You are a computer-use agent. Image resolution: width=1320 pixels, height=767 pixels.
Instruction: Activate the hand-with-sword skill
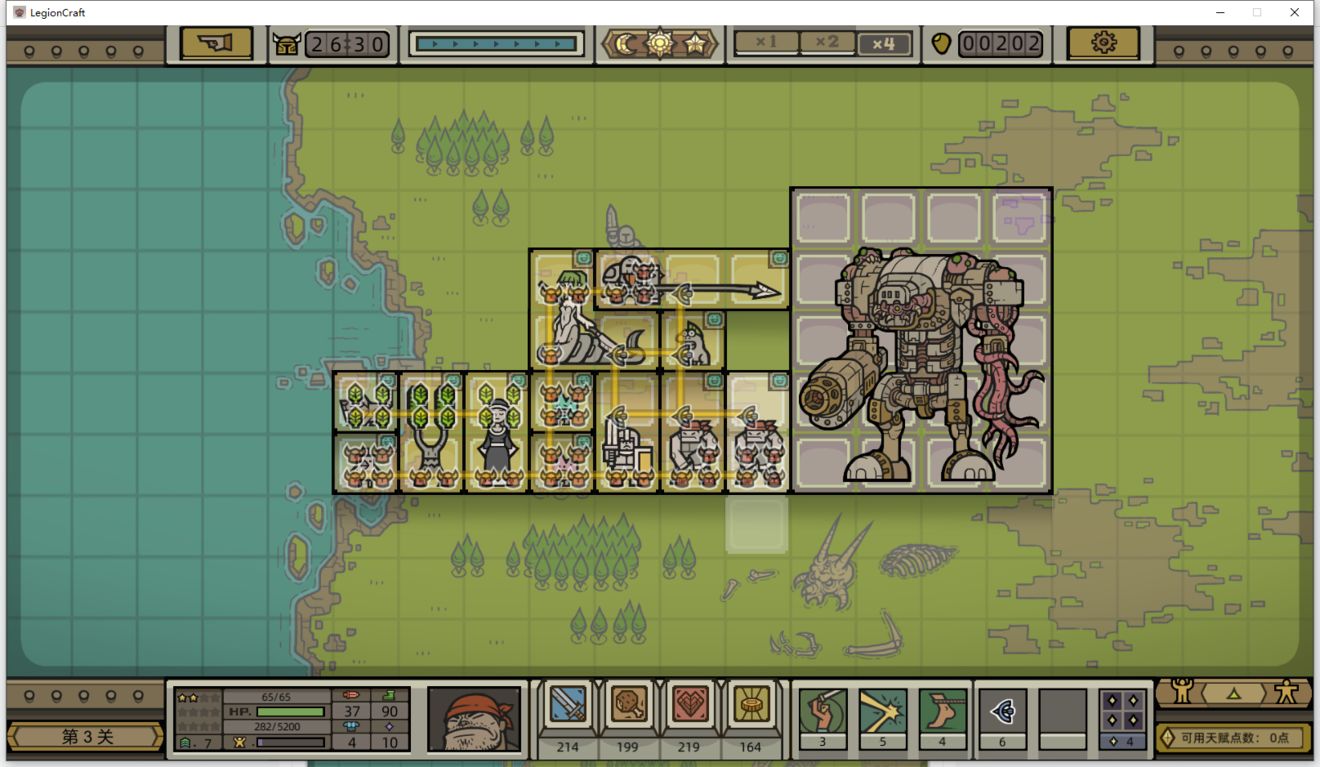pos(822,712)
